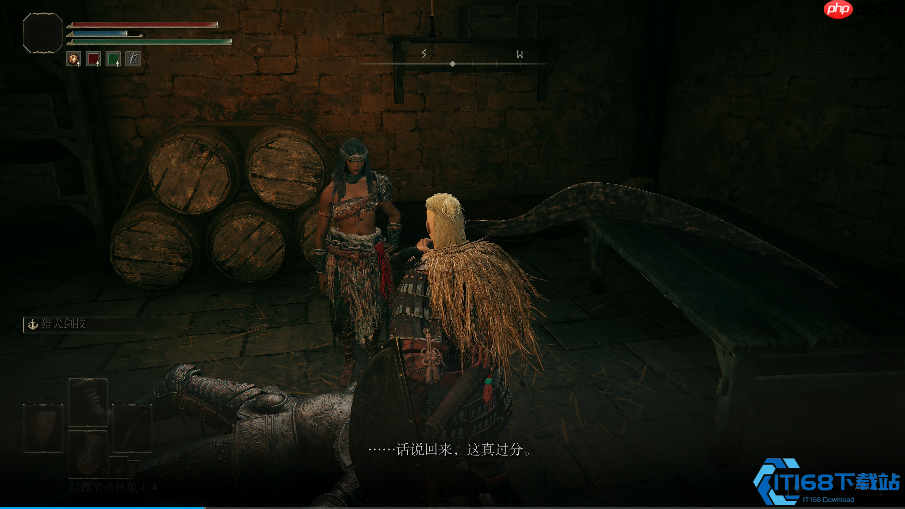Choose the green square status buff icon
The width and height of the screenshot is (905, 509).
[x=113, y=59]
